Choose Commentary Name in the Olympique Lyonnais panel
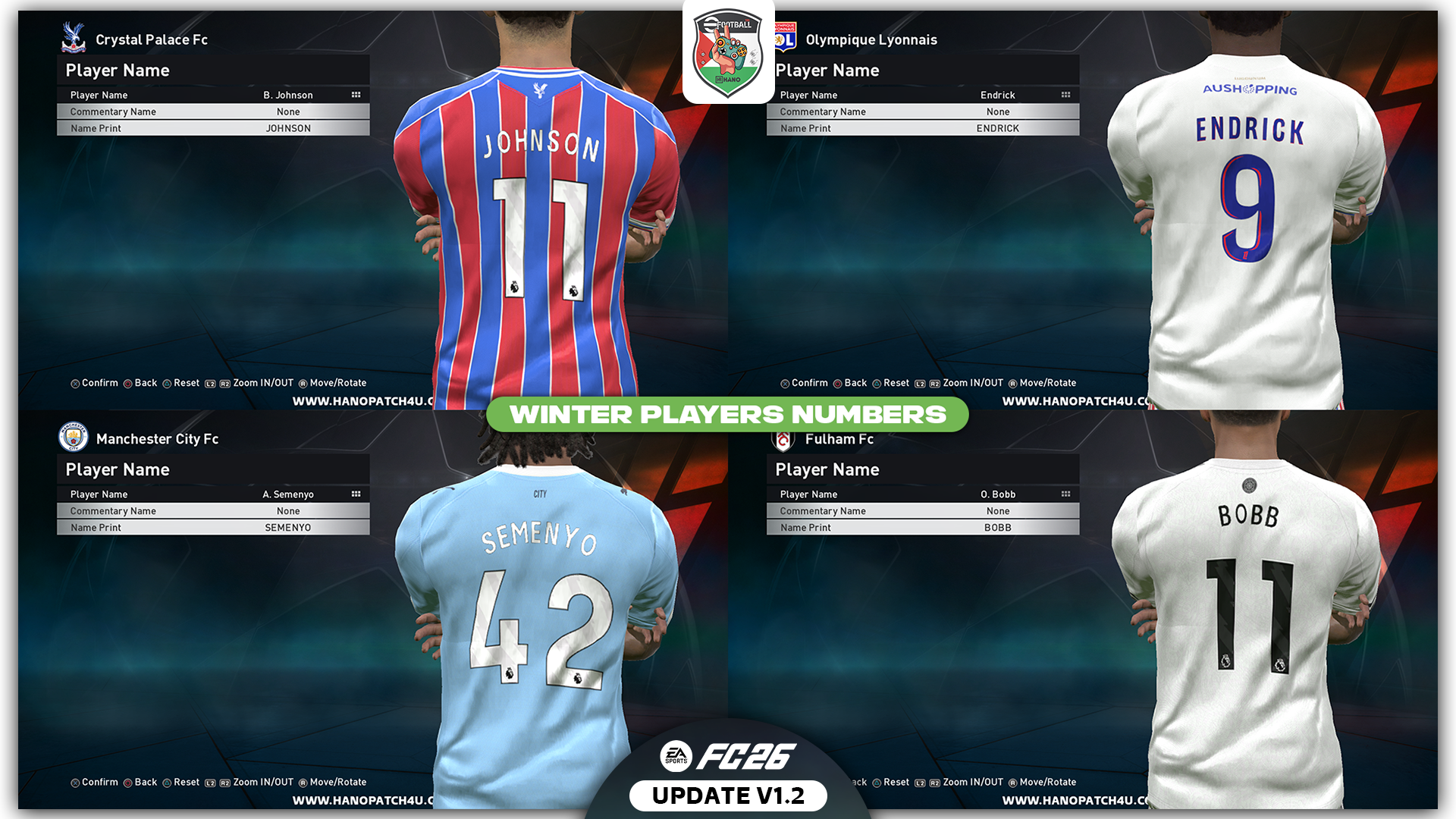This screenshot has width=1456, height=819. click(x=922, y=111)
